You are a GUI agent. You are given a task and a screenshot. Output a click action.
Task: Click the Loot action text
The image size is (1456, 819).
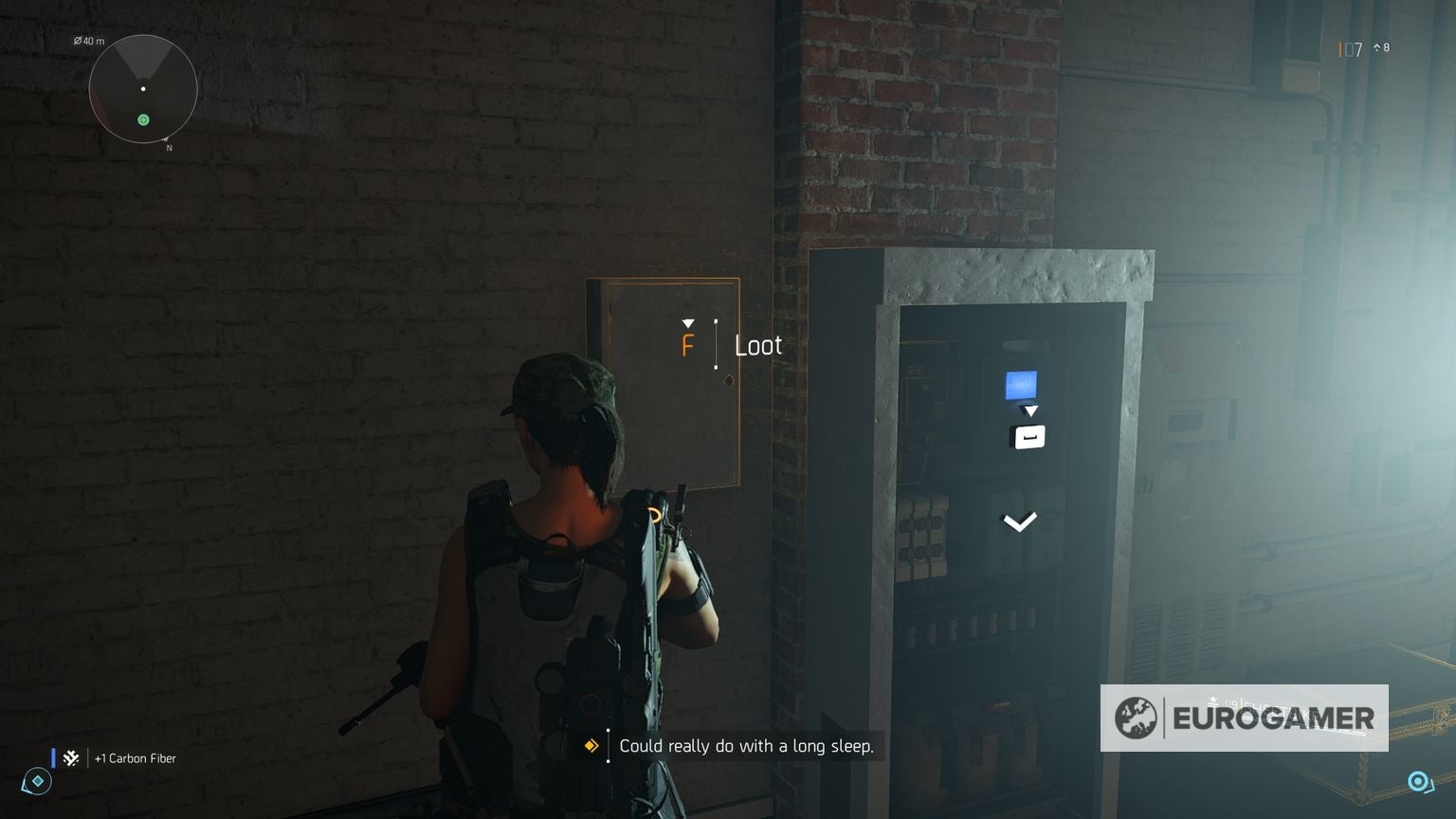[x=757, y=345]
